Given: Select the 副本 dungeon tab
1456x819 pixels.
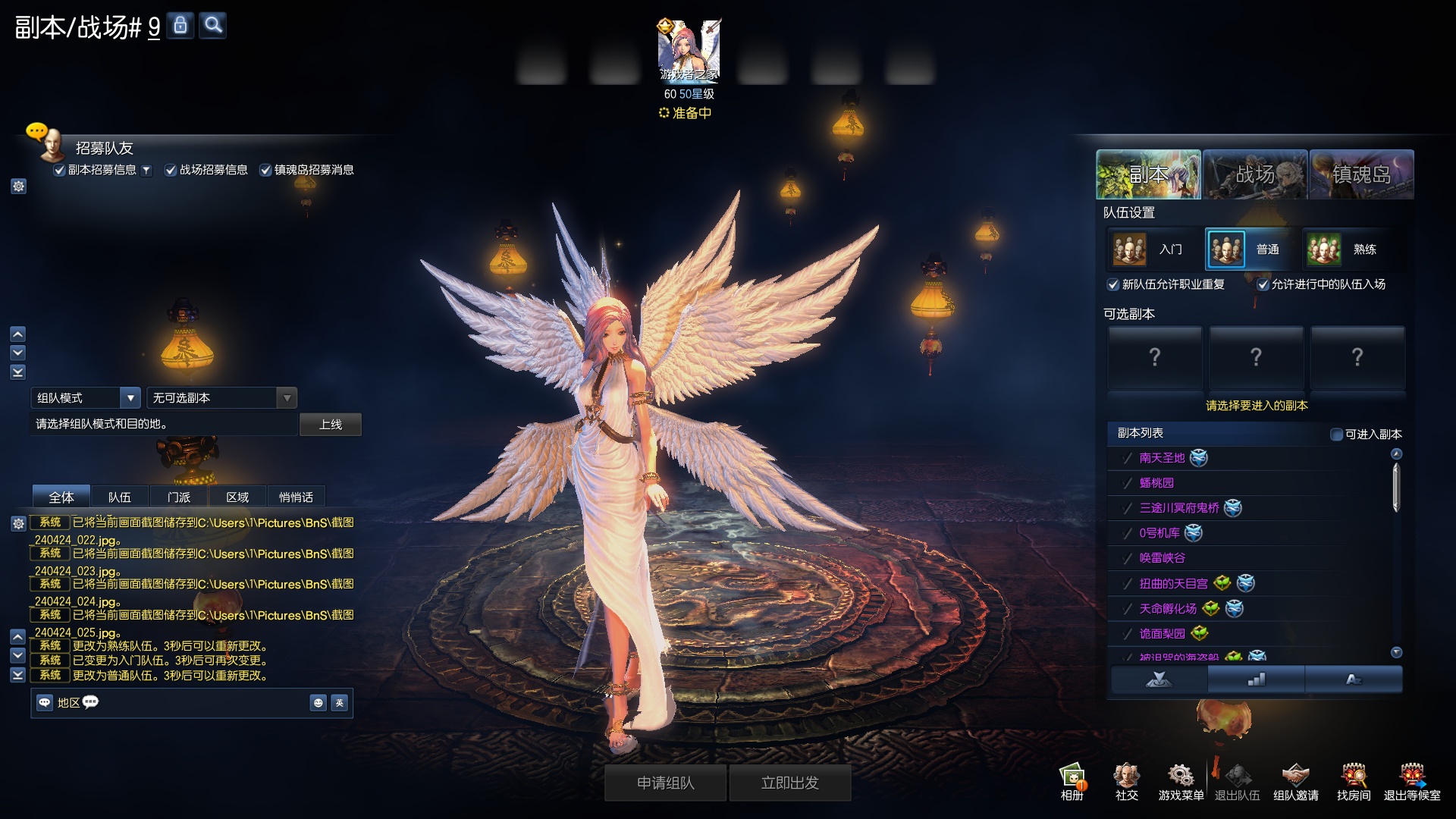Looking at the screenshot, I should 1148,174.
